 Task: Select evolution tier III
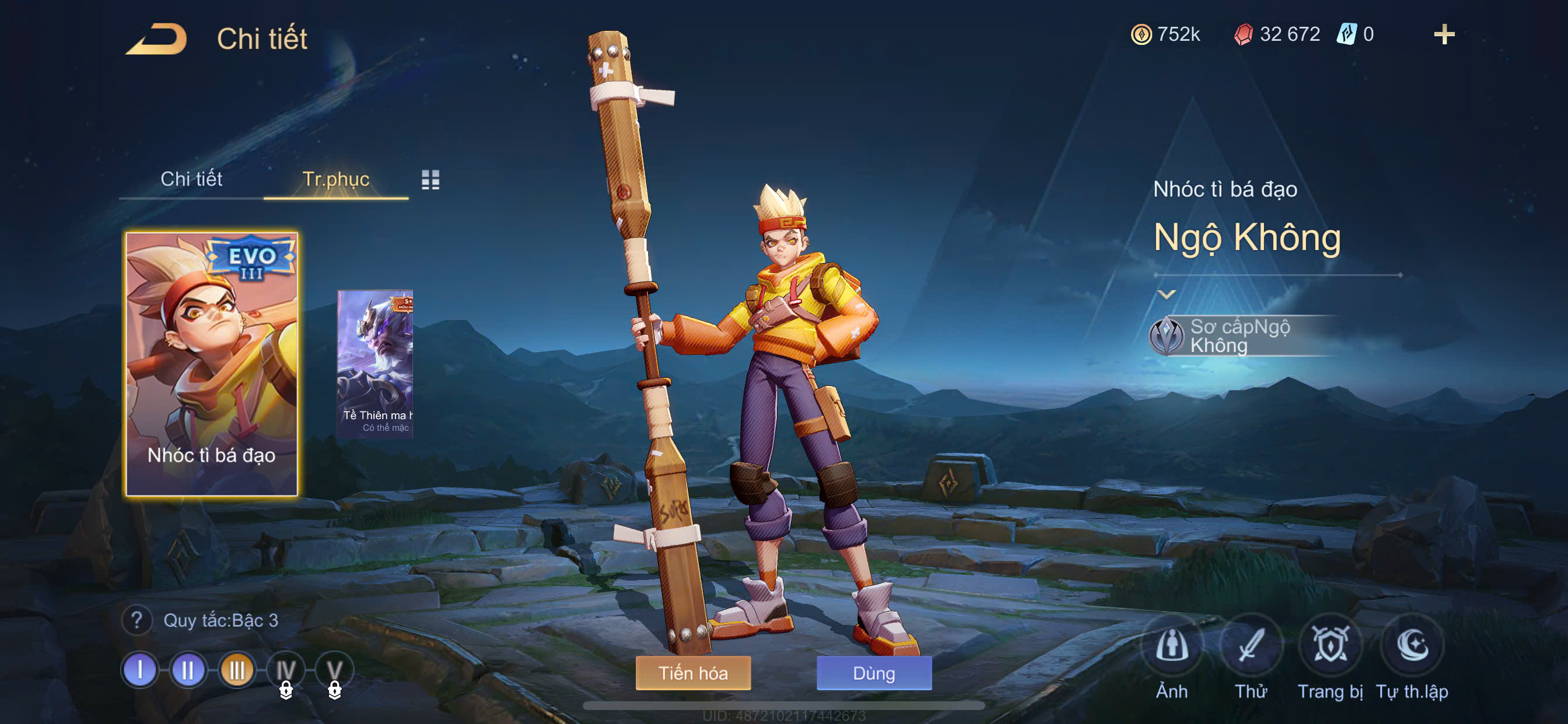236,670
